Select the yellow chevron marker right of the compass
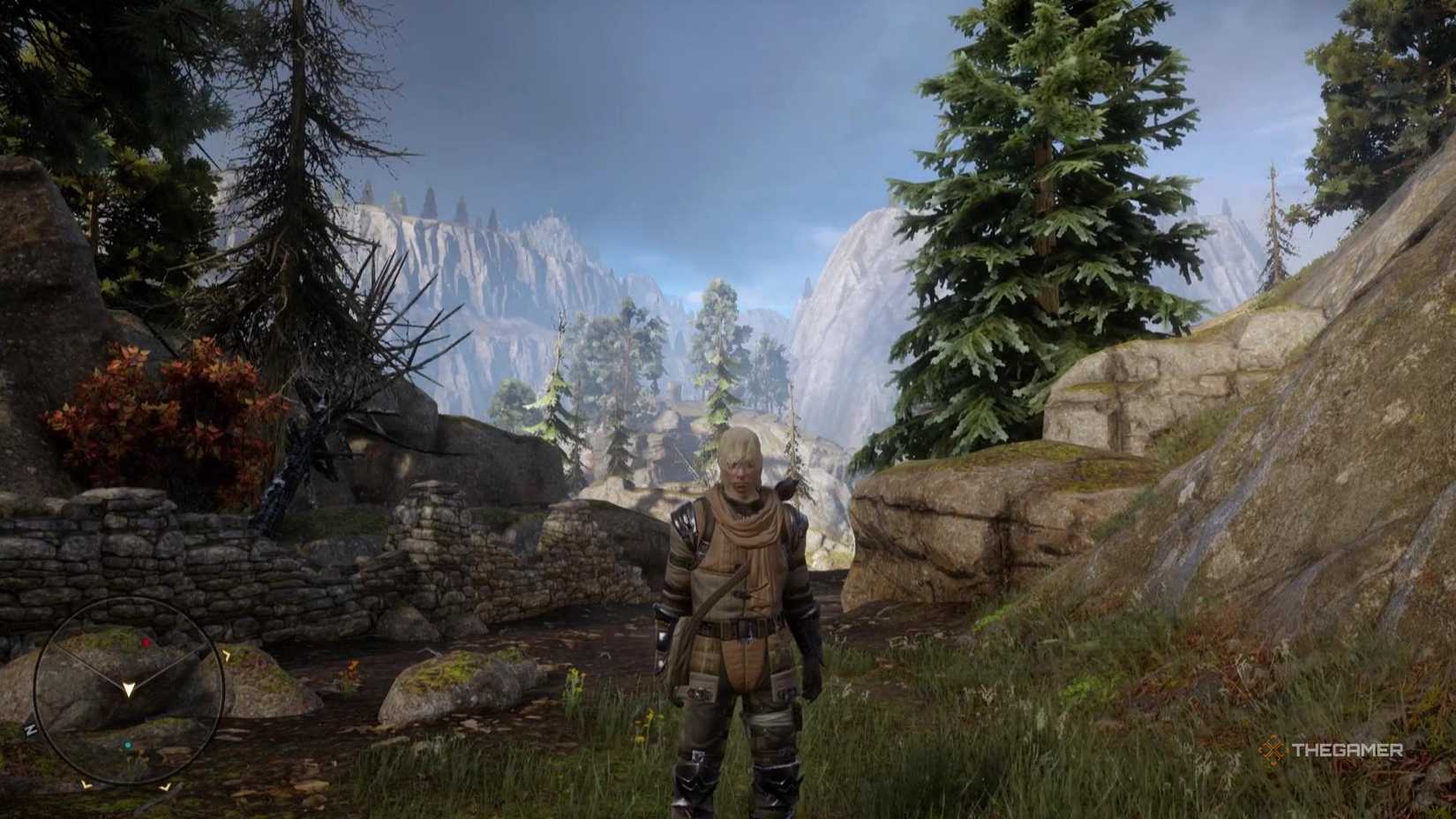 tap(228, 654)
